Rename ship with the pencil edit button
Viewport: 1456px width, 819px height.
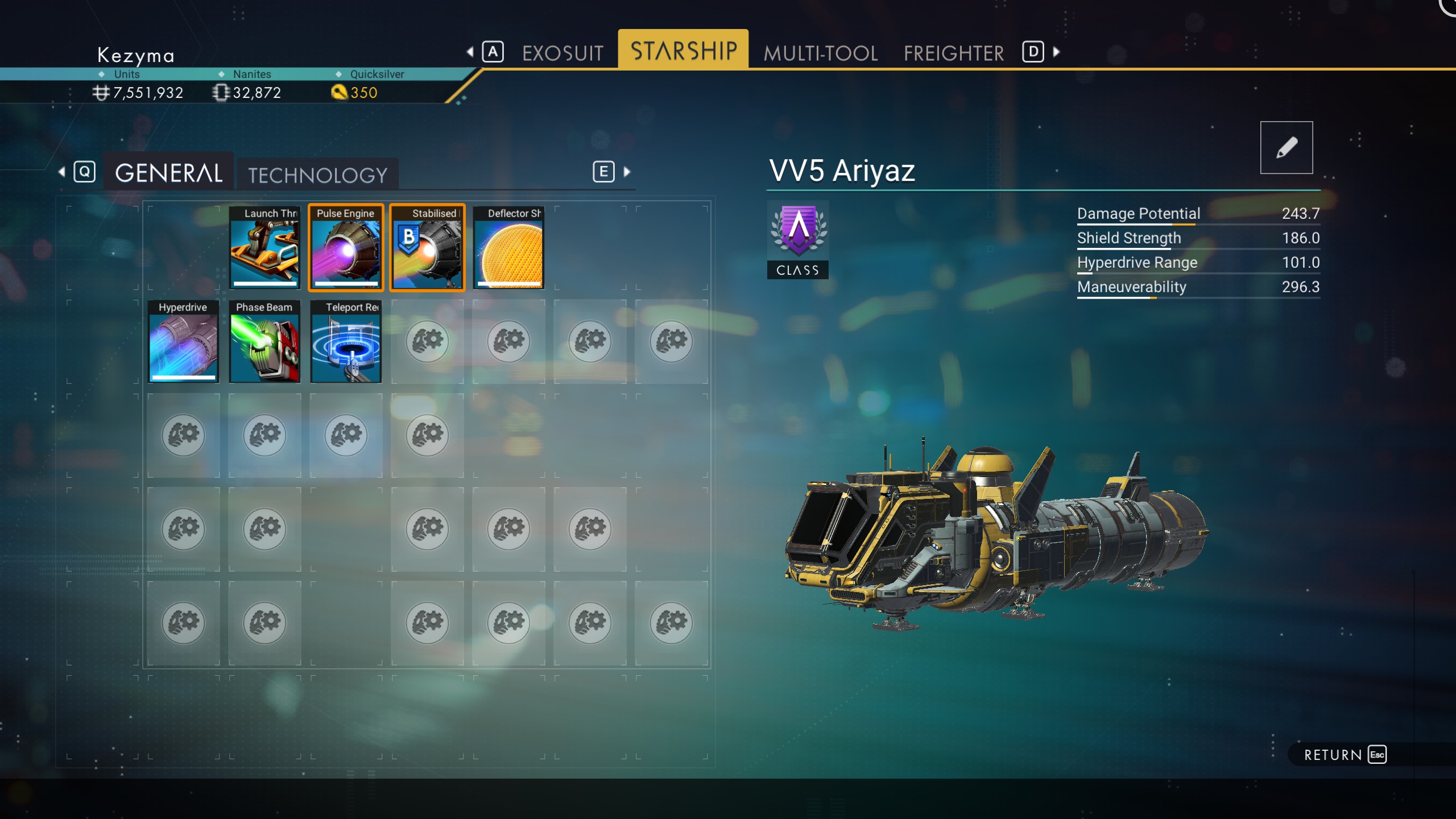click(1286, 147)
